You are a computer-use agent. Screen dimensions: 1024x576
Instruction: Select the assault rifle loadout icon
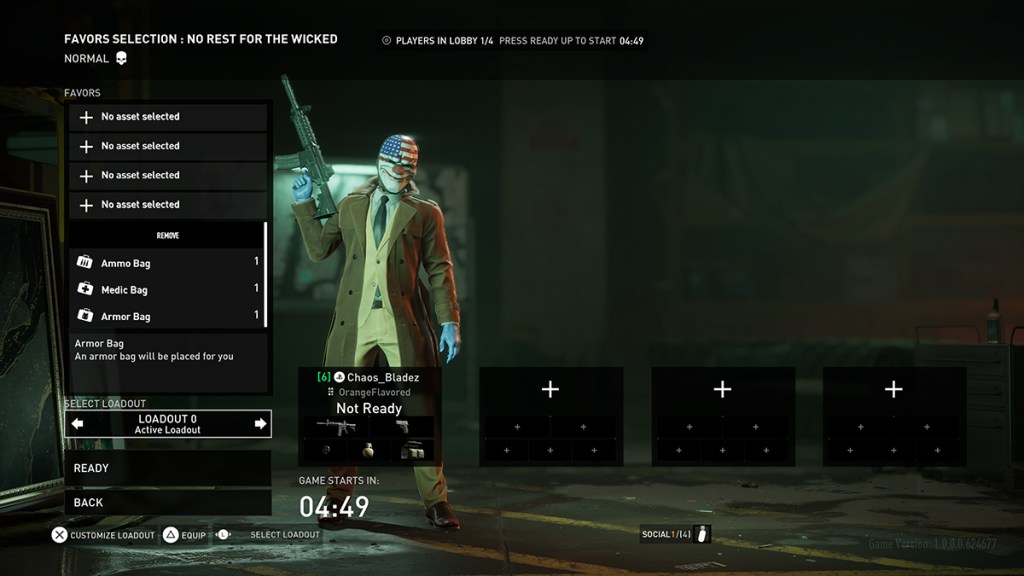336,426
